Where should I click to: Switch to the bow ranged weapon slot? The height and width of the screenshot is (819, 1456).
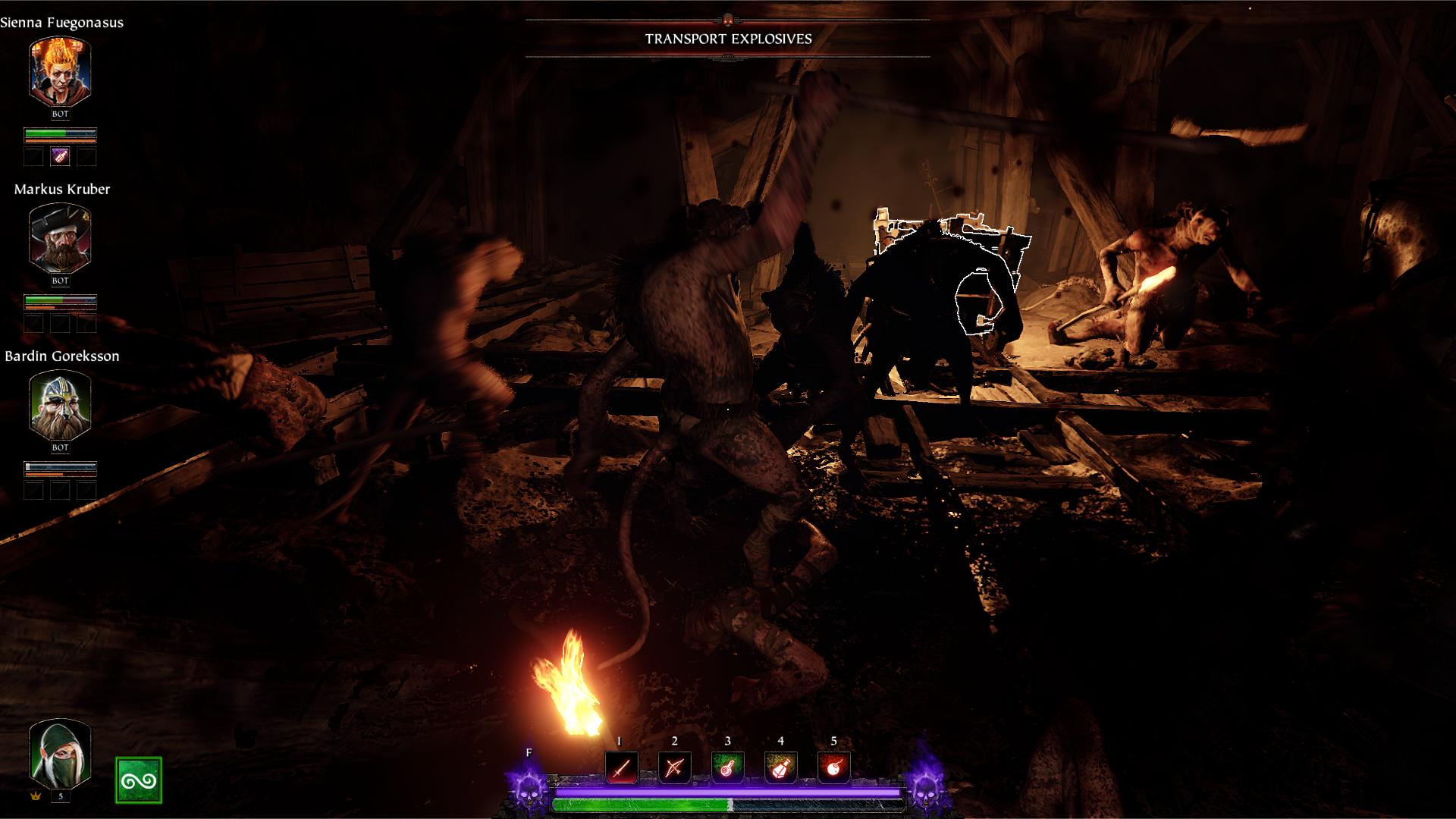[x=674, y=768]
